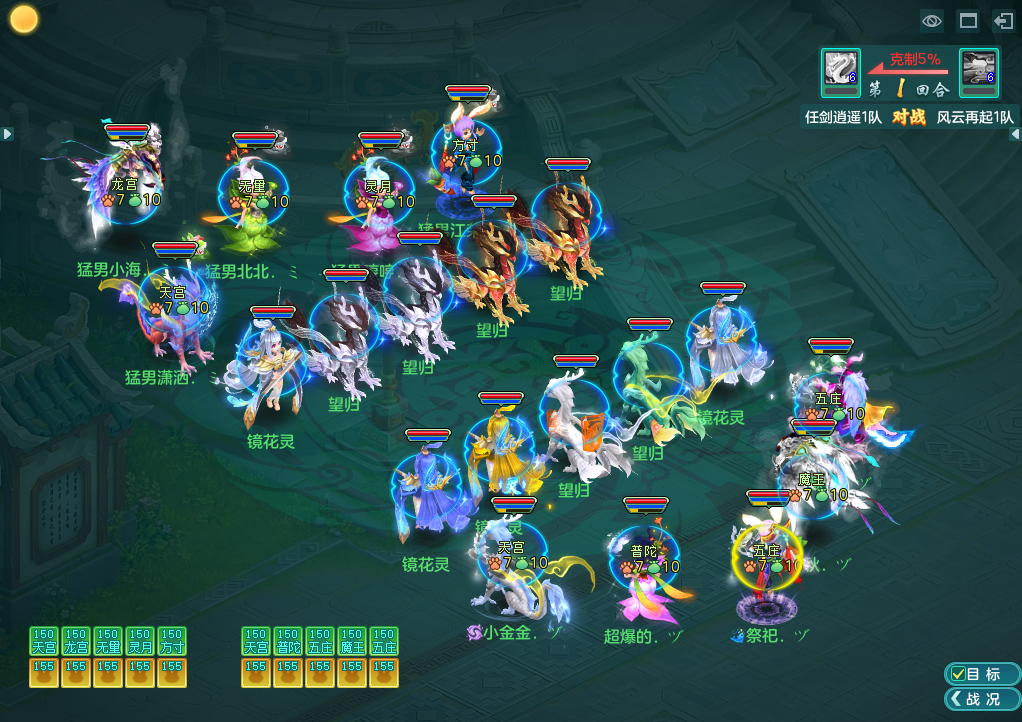The width and height of the screenshot is (1022, 722).
Task: Exit the battle via the door-arrow icon
Action: click(1003, 20)
